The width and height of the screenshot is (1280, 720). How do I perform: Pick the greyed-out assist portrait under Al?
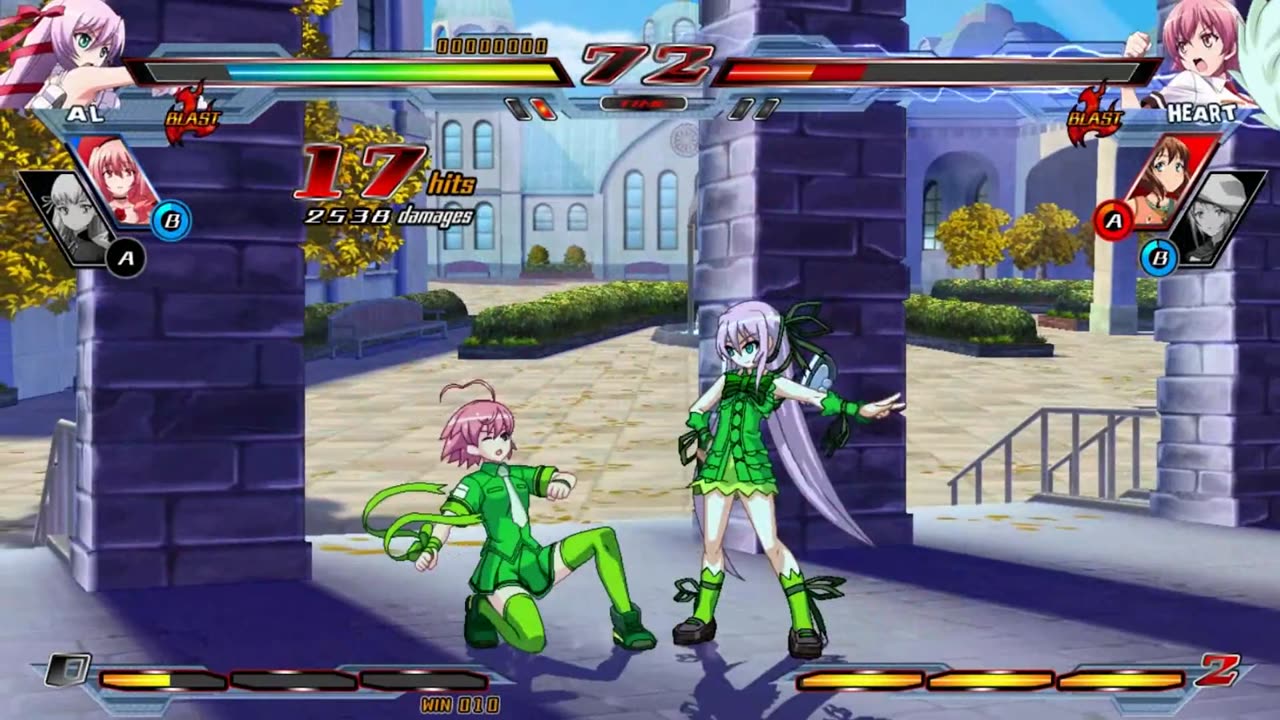click(x=72, y=216)
